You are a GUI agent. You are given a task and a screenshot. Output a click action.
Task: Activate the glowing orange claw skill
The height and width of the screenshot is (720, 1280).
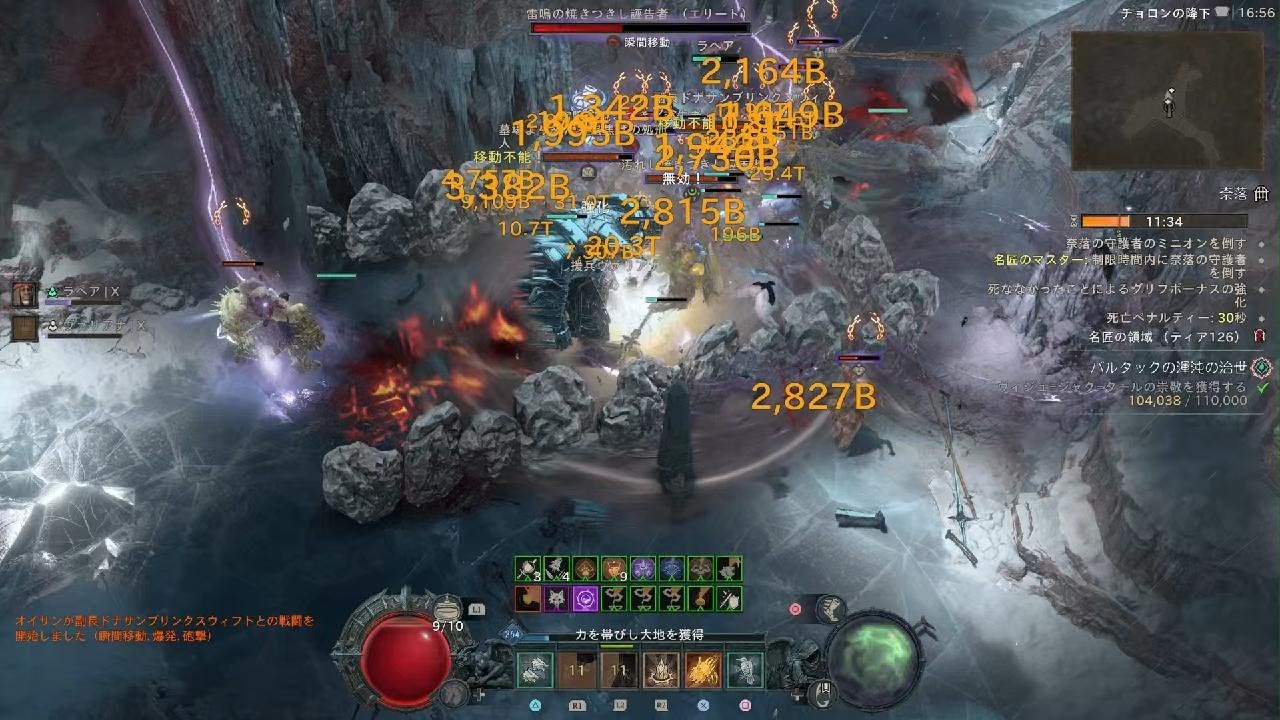point(703,669)
